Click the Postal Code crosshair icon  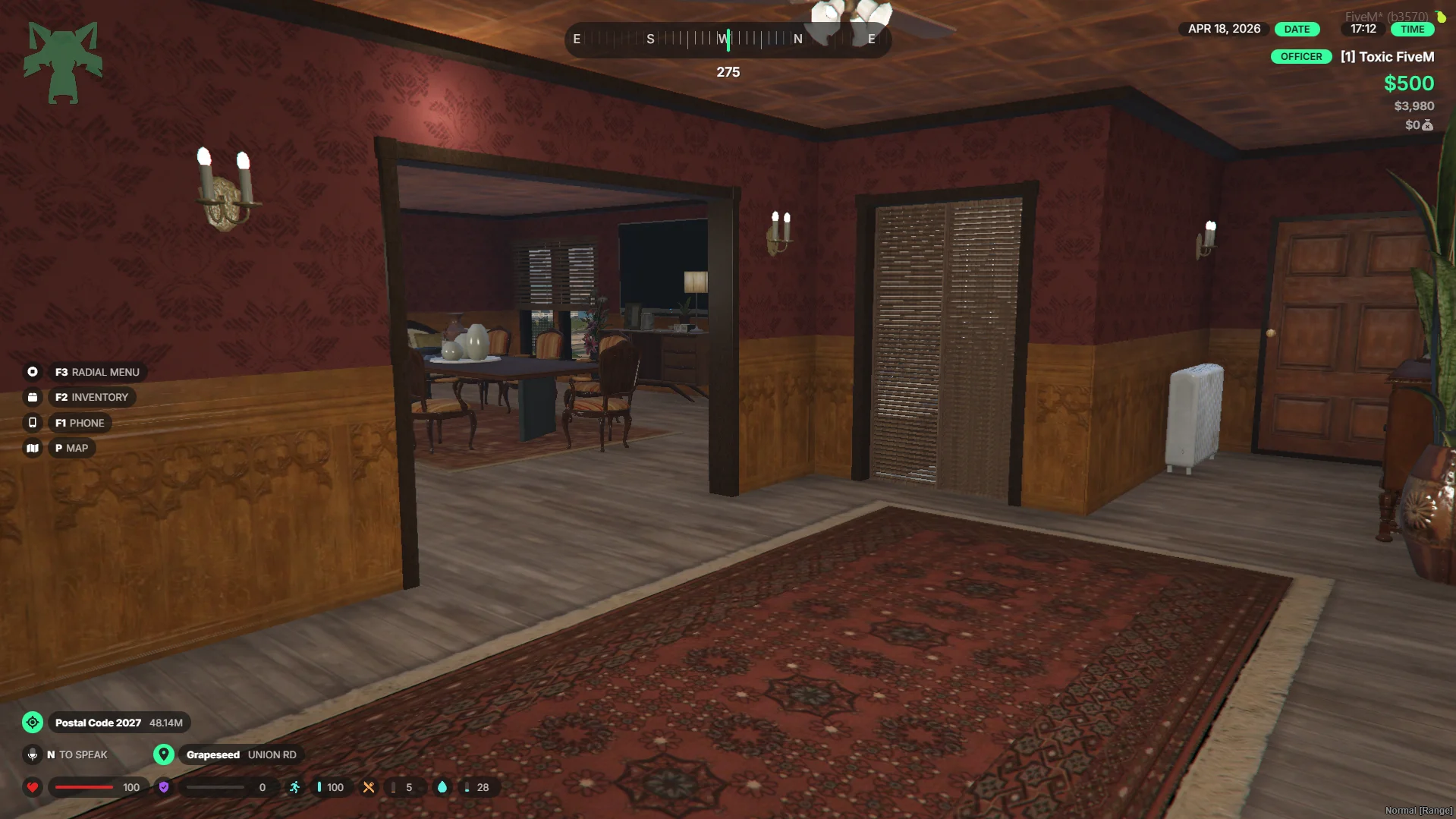click(x=33, y=723)
